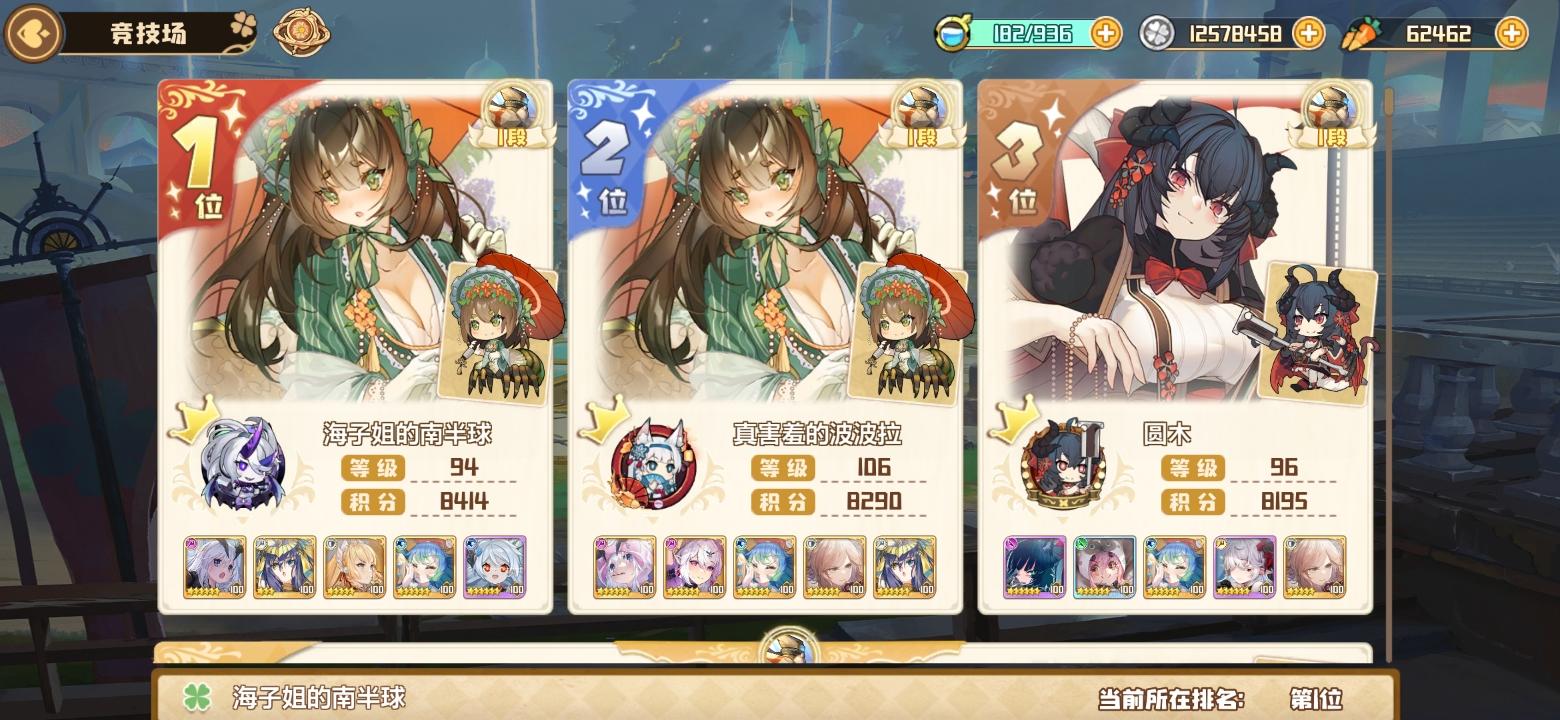The image size is (1560, 720).
Task: Click the carrot currency icon
Action: click(1360, 33)
